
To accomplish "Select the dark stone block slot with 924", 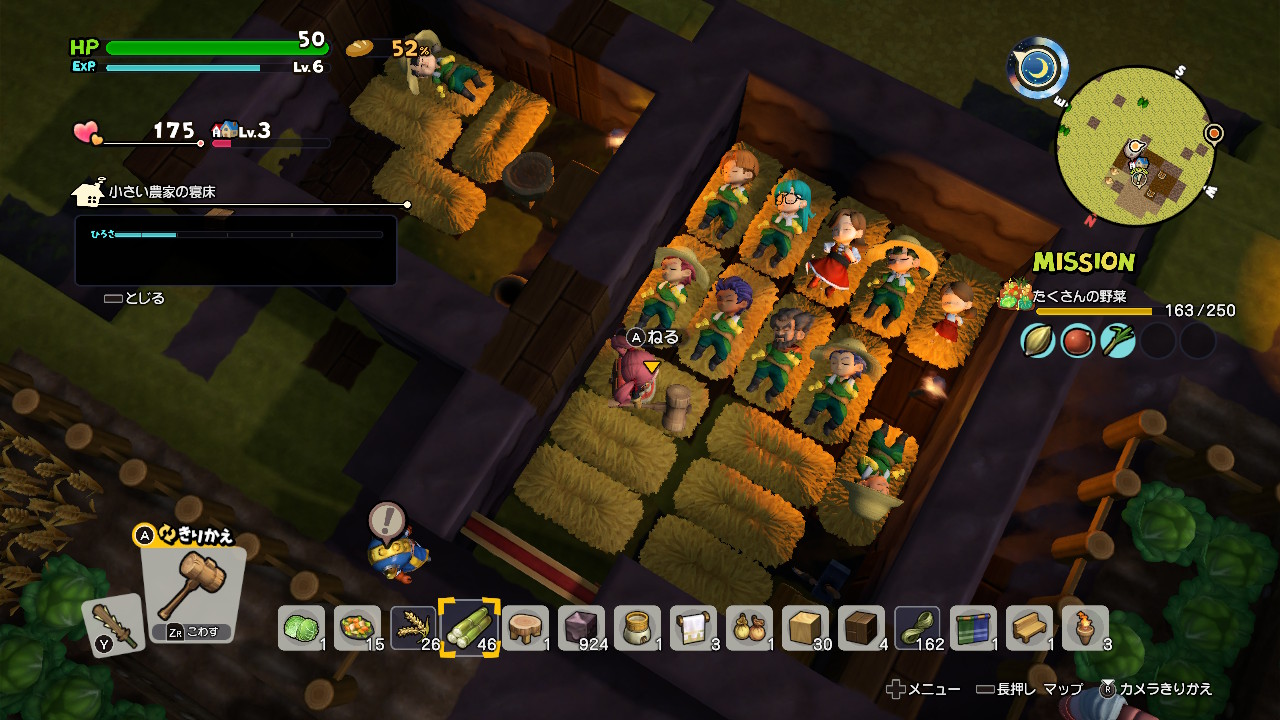I will [581, 628].
